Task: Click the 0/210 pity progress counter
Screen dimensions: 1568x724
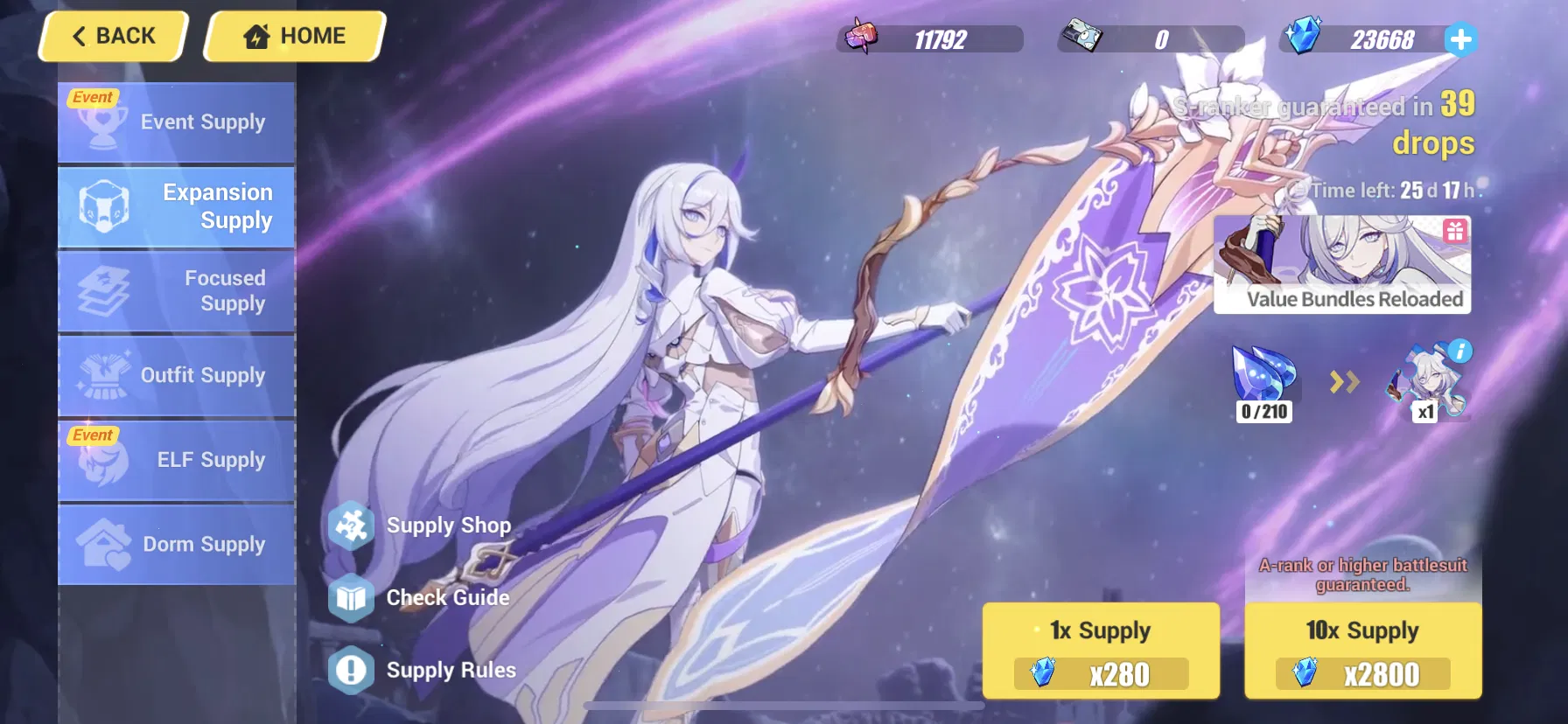Action: click(x=1263, y=411)
